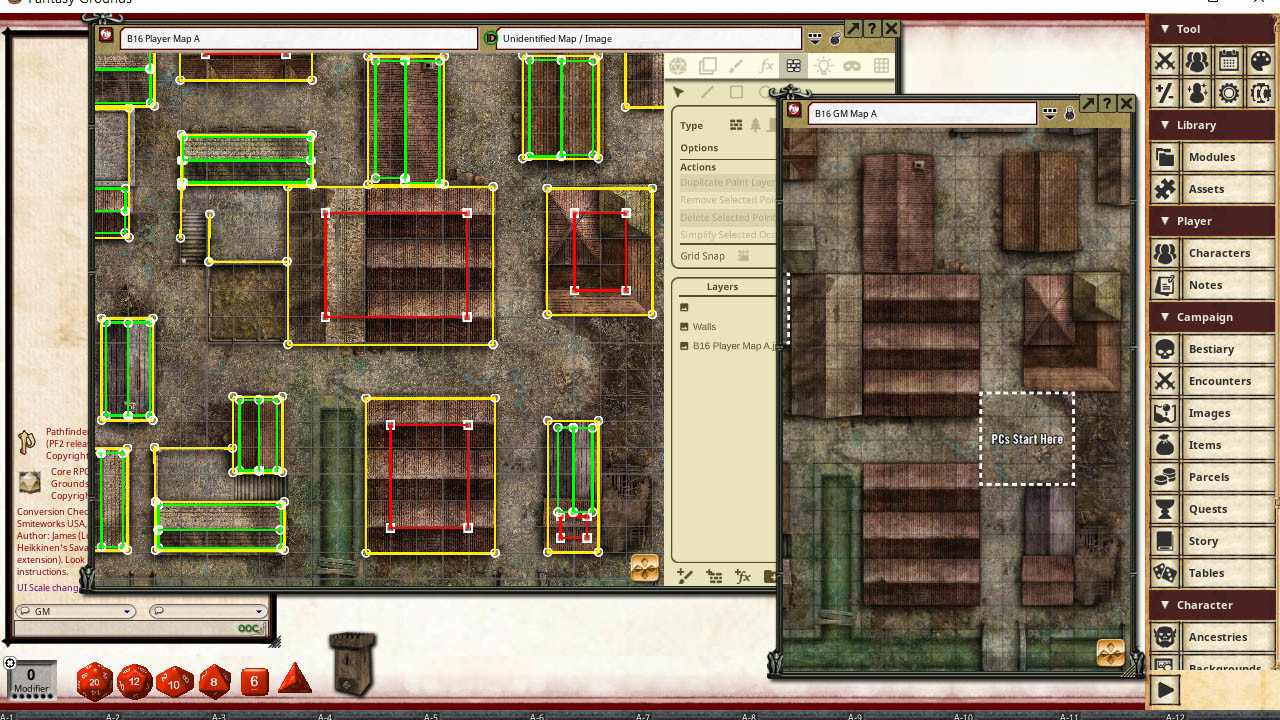Image resolution: width=1280 pixels, height=720 pixels.
Task: Roll the red d20 die
Action: pyautogui.click(x=95, y=682)
